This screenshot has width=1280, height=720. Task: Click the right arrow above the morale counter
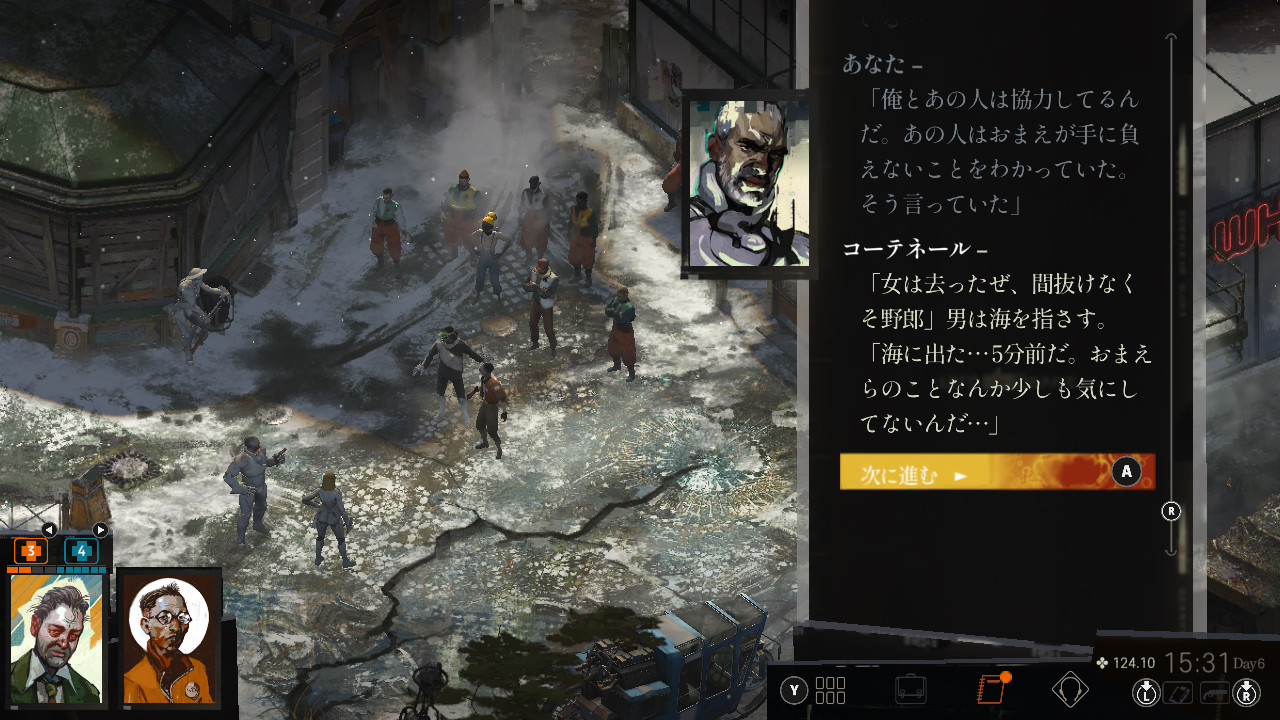pyautogui.click(x=100, y=530)
